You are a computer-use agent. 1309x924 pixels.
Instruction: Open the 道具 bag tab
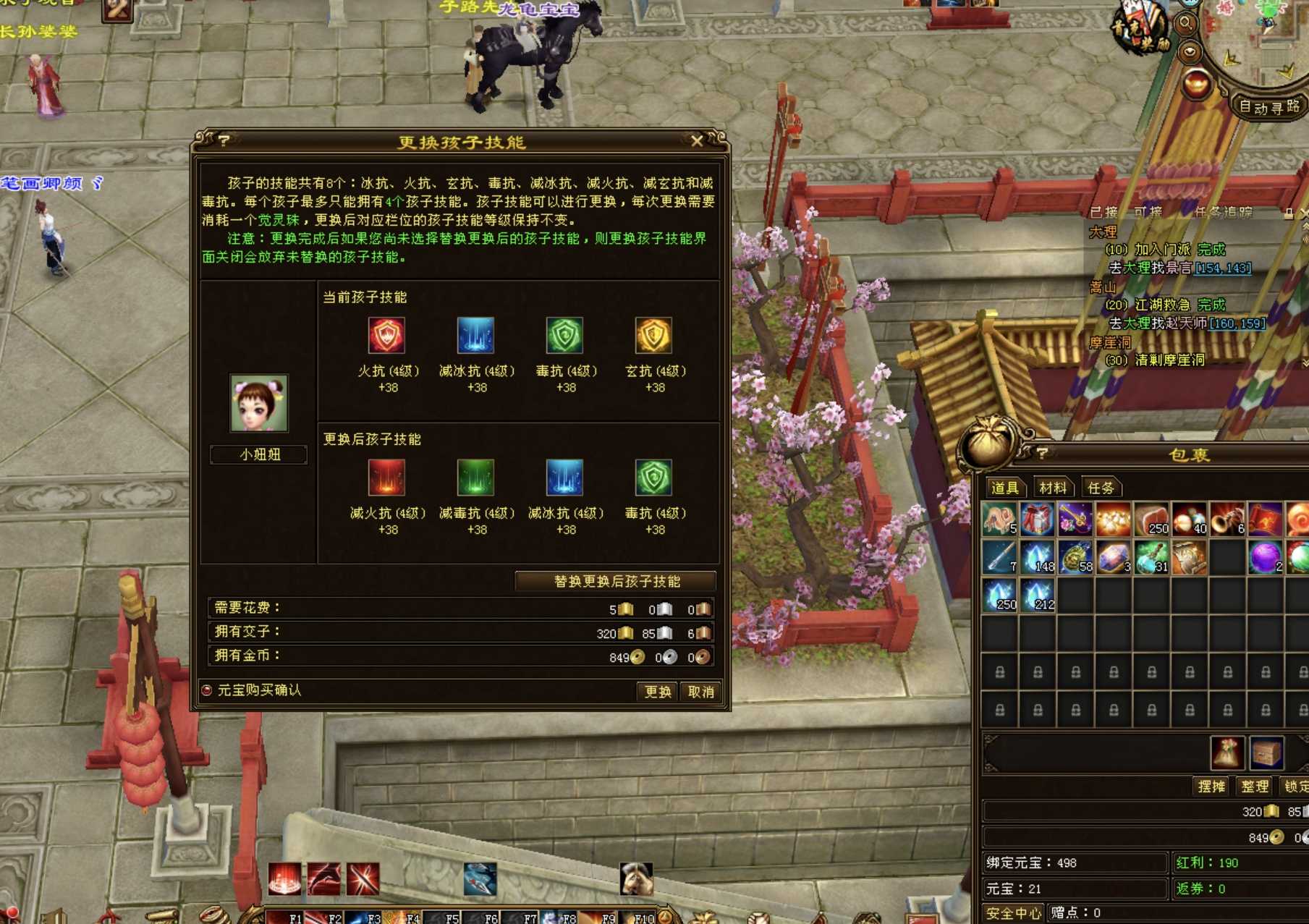tap(1004, 488)
